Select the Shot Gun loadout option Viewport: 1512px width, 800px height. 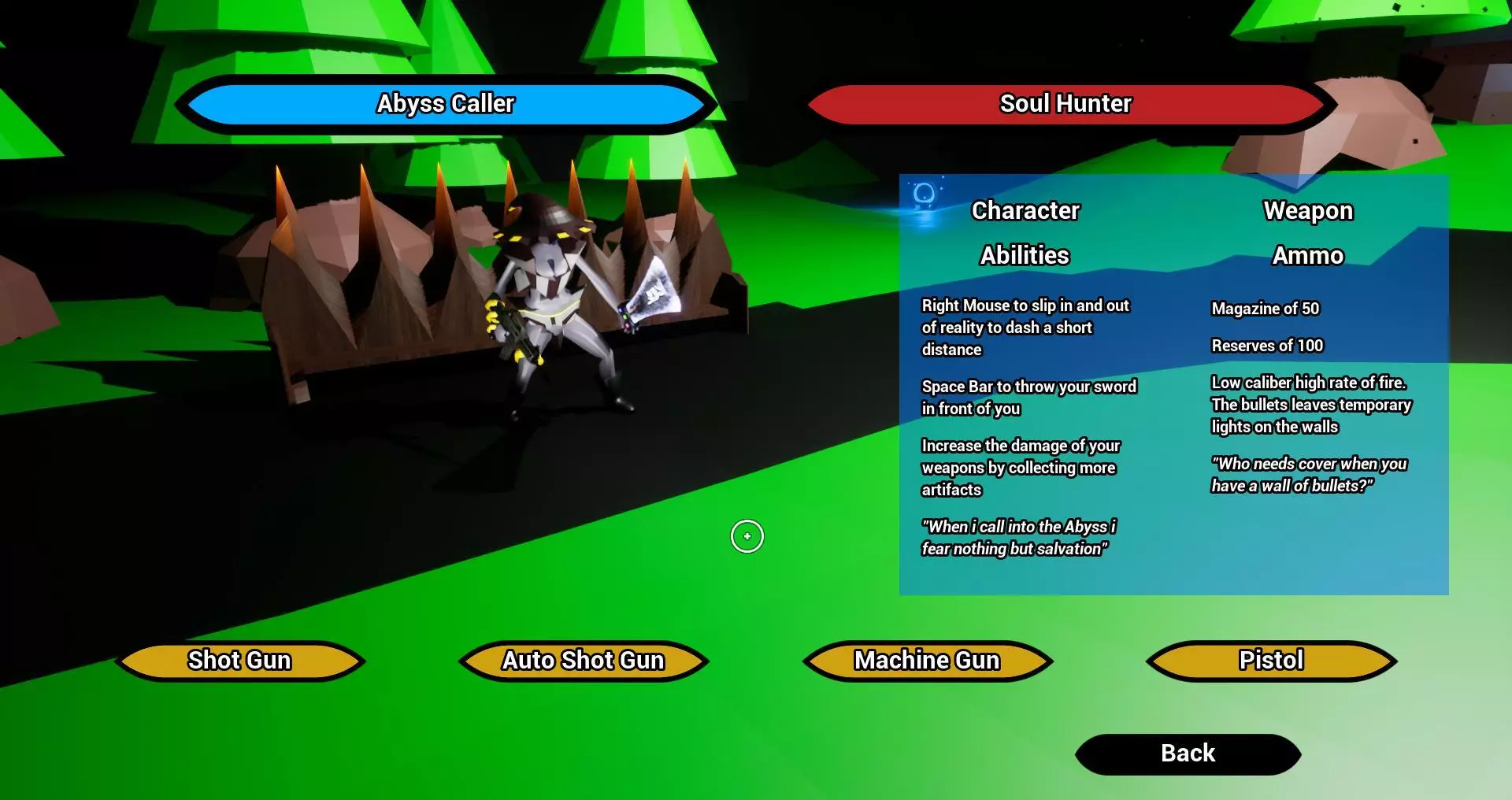[x=239, y=660]
